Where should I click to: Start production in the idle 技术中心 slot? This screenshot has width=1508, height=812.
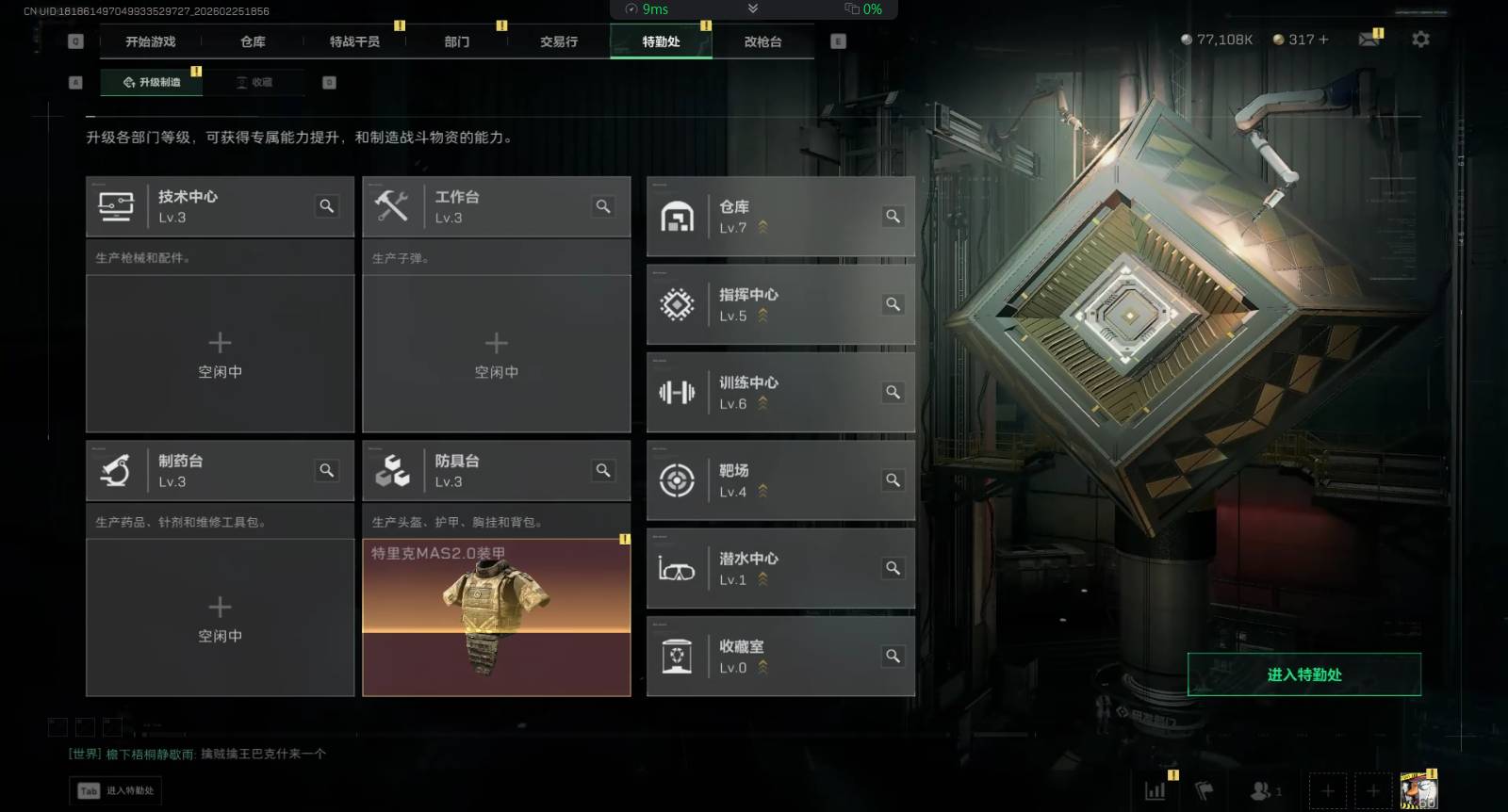pos(220,353)
